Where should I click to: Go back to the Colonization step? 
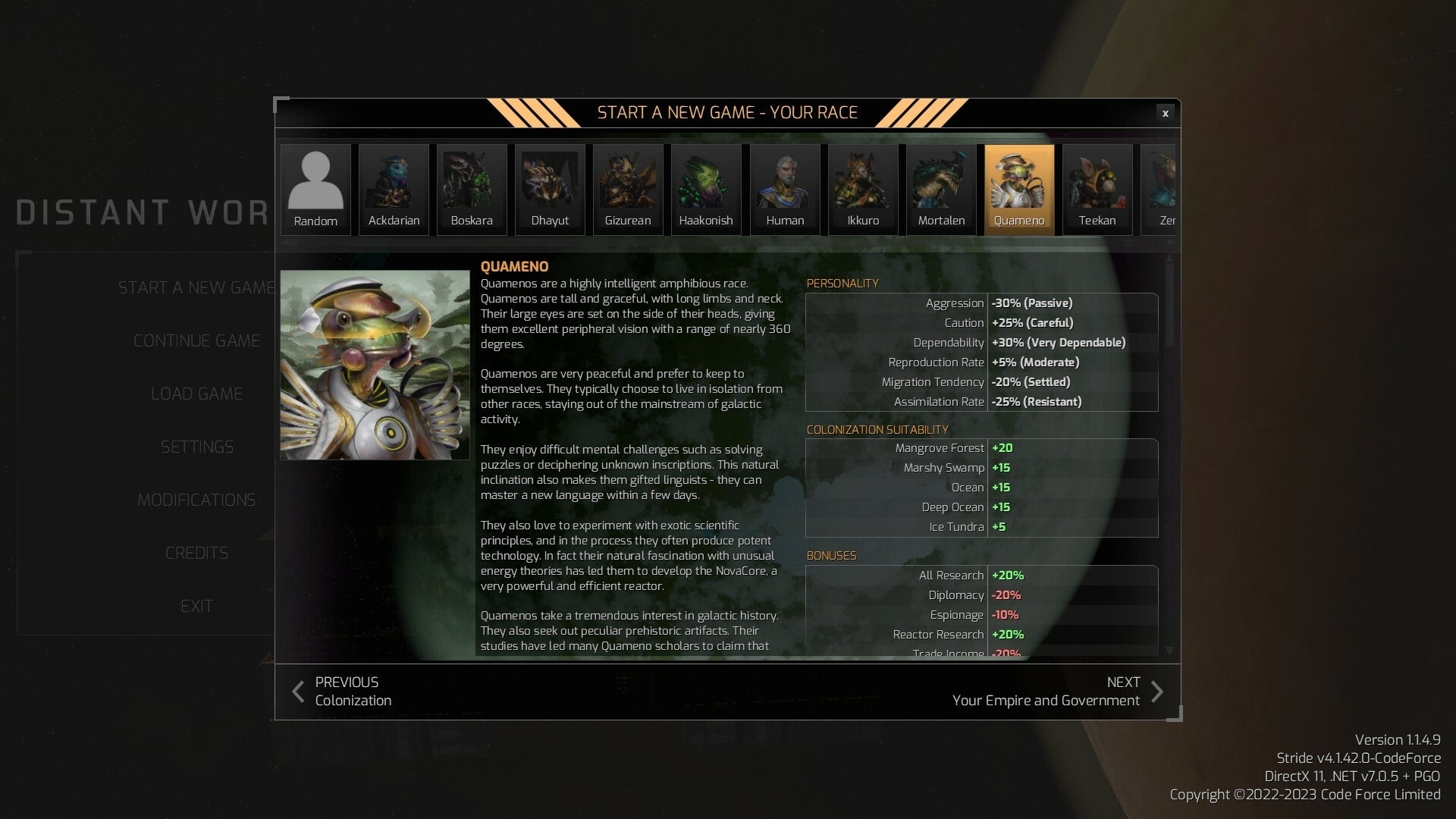341,690
